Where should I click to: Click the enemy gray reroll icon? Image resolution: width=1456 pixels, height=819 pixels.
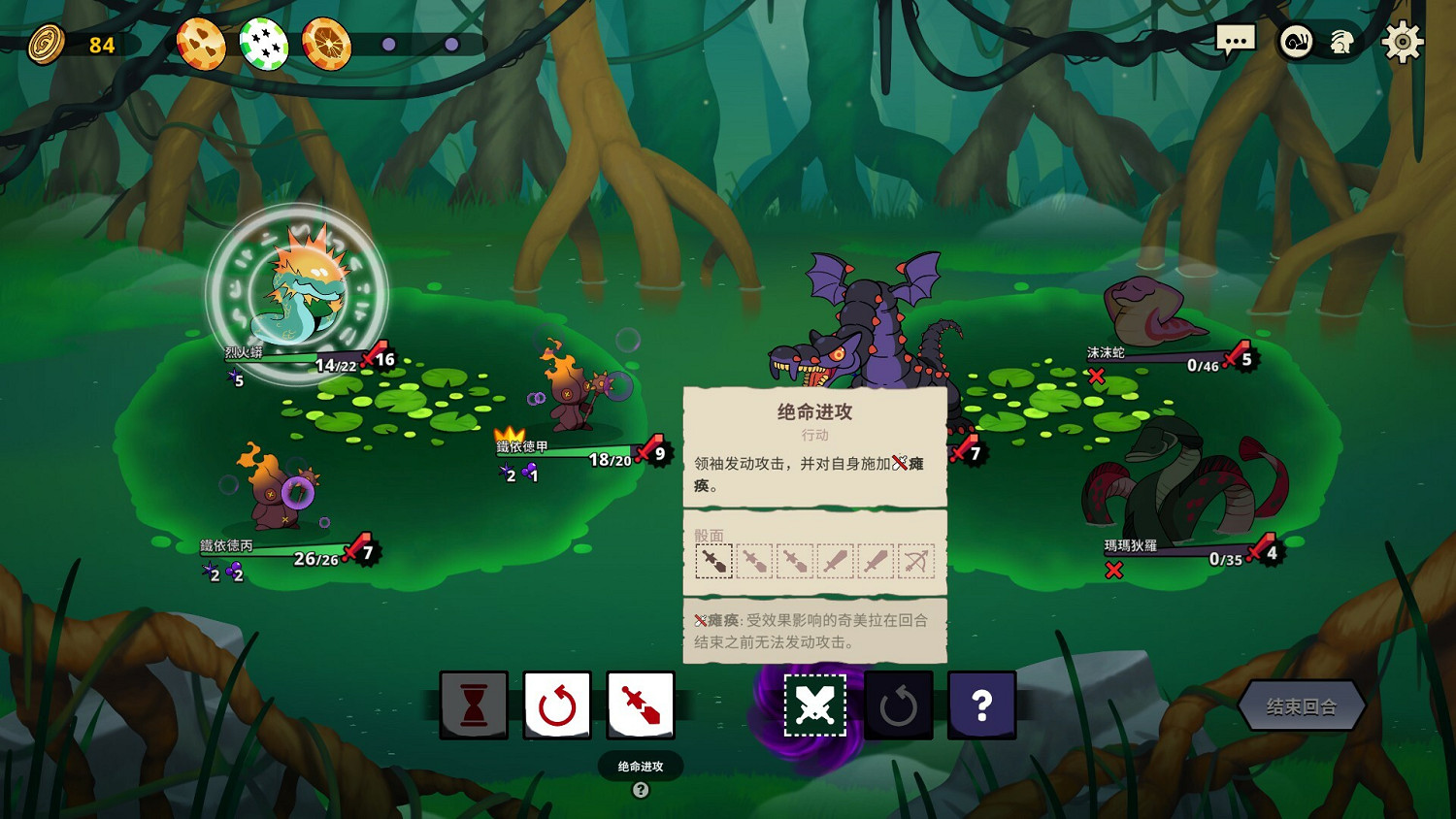(x=898, y=705)
